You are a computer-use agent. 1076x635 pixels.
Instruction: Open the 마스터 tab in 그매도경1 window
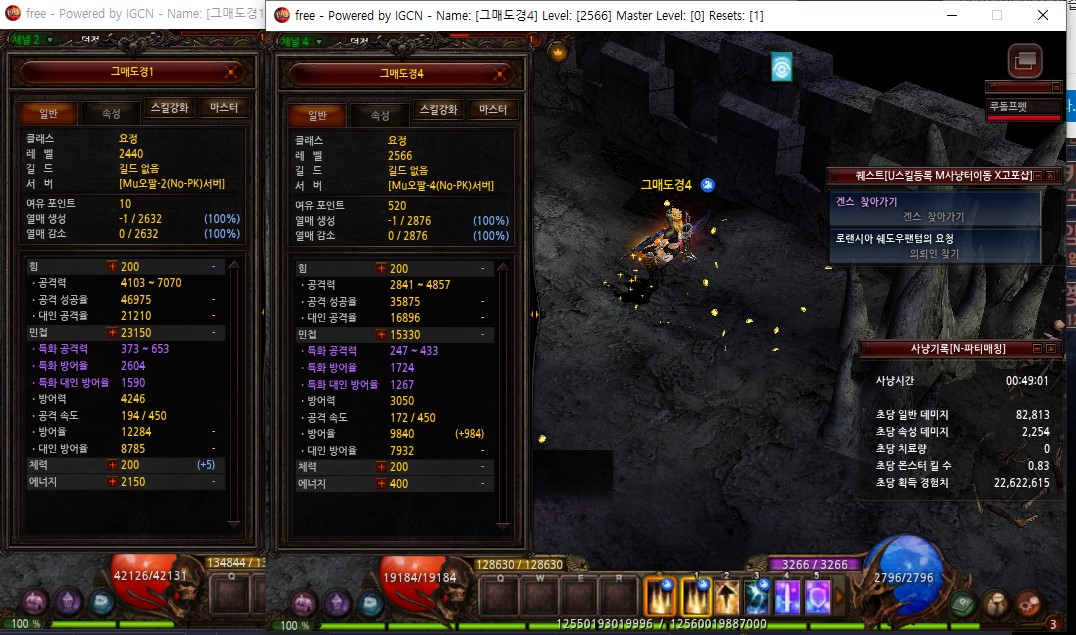(x=224, y=108)
